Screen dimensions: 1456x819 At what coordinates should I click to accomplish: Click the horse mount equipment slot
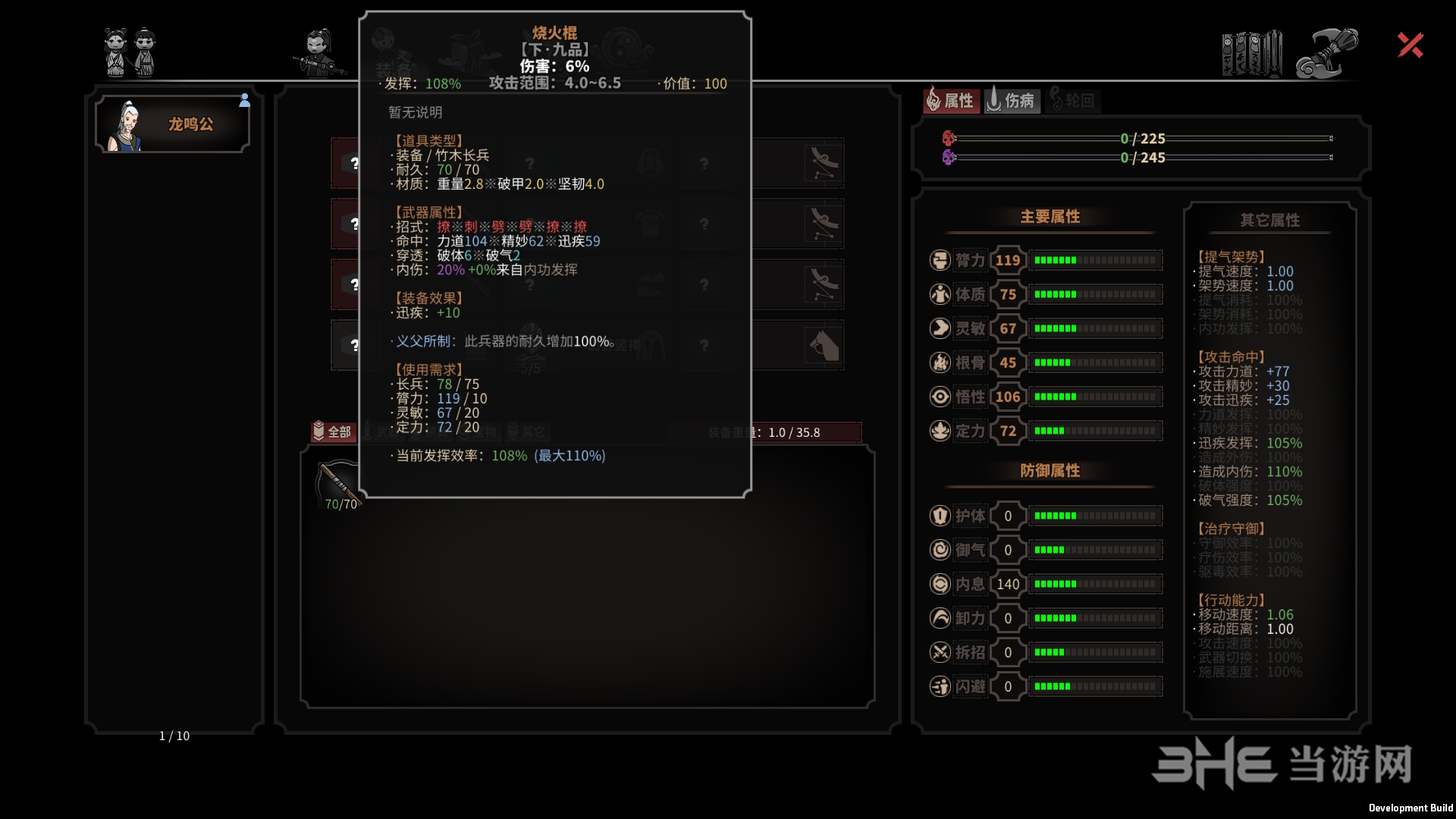coord(824,346)
